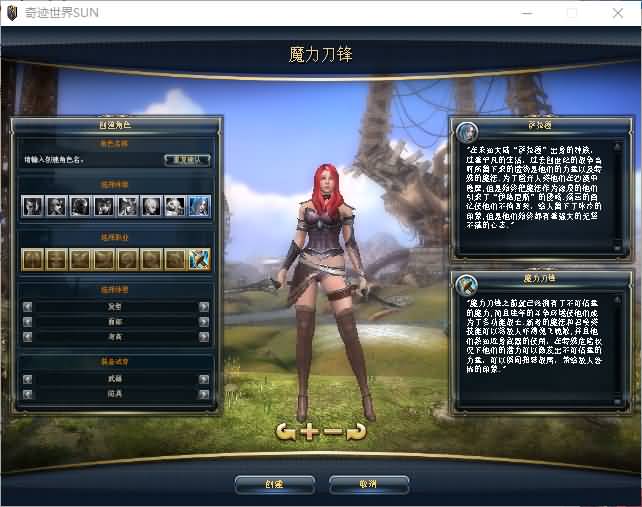Cancel character creation with 取消
This screenshot has width=642, height=507.
click(368, 485)
